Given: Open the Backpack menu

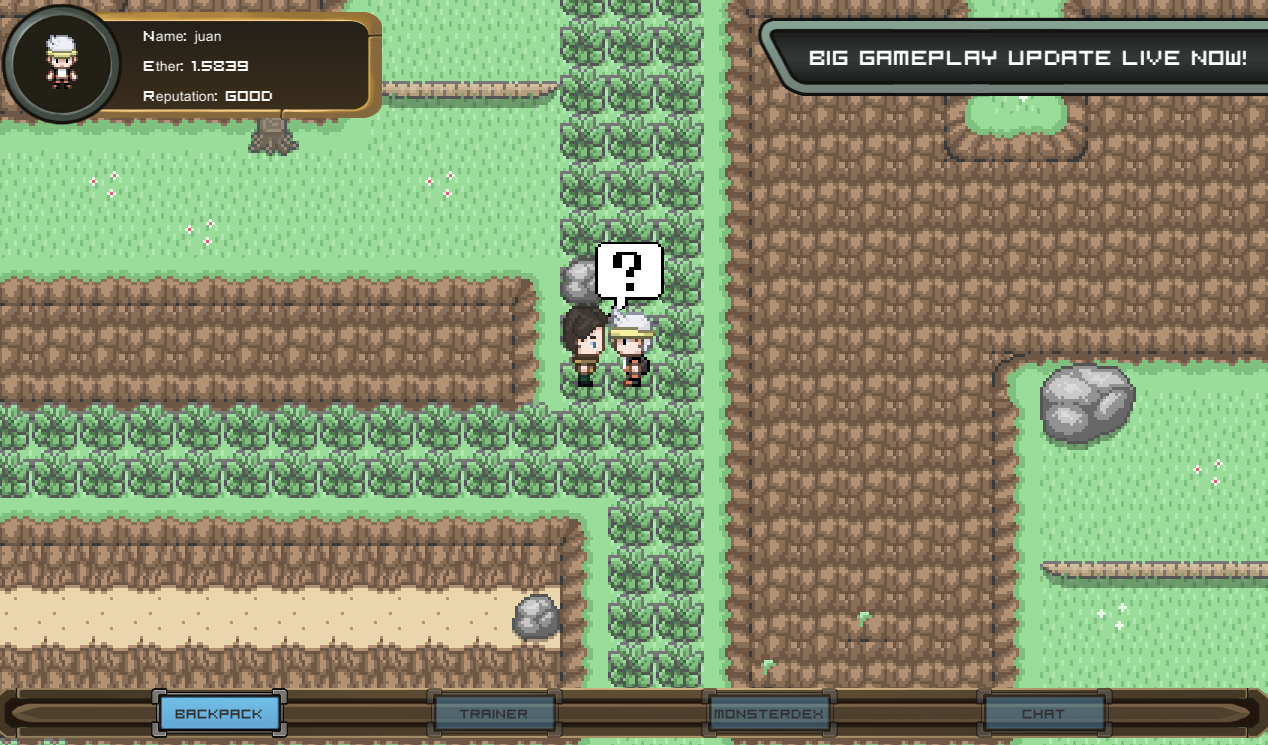Looking at the screenshot, I should click(x=219, y=714).
